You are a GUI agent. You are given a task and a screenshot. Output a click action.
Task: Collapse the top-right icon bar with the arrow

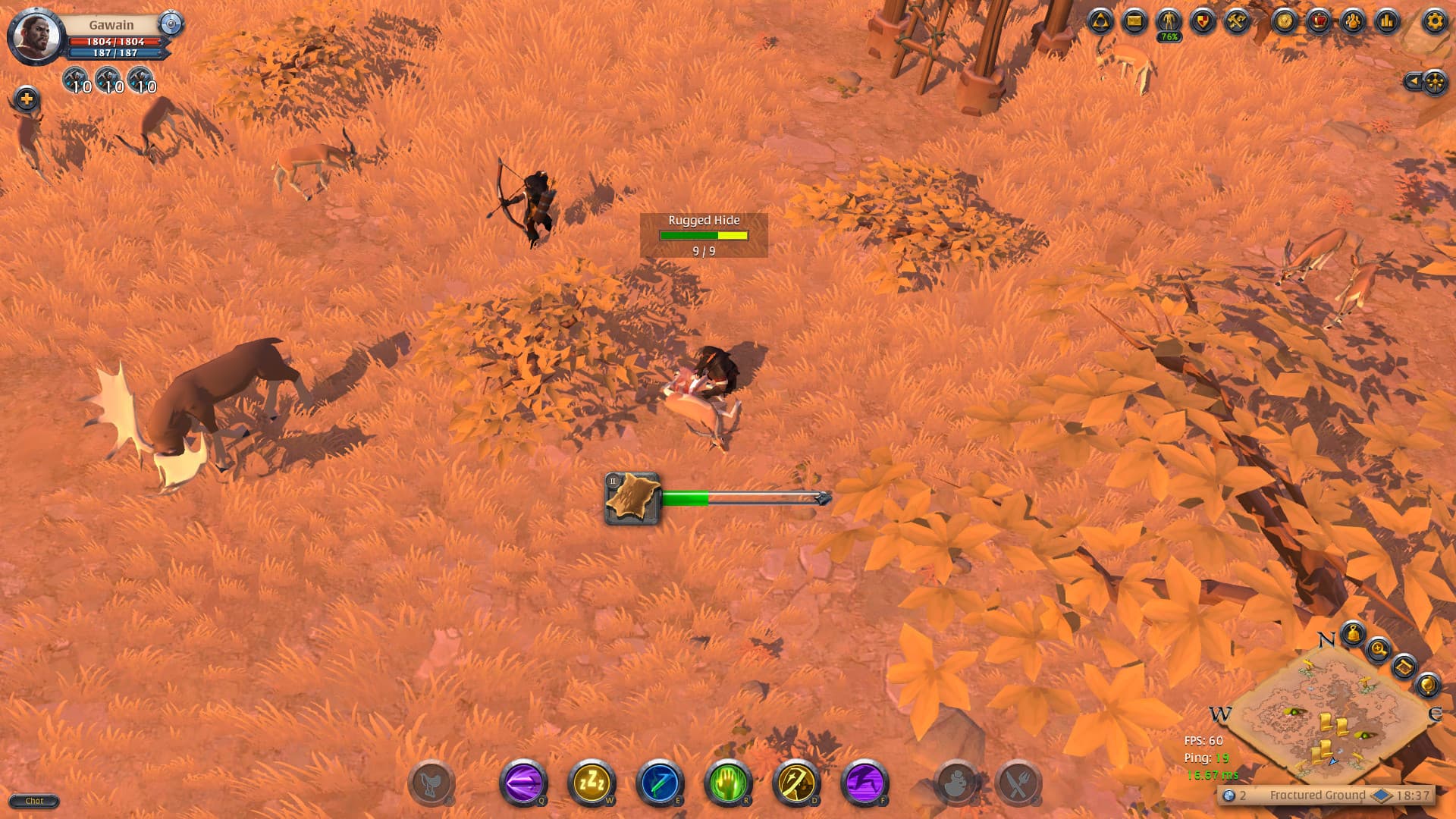coord(1415,81)
